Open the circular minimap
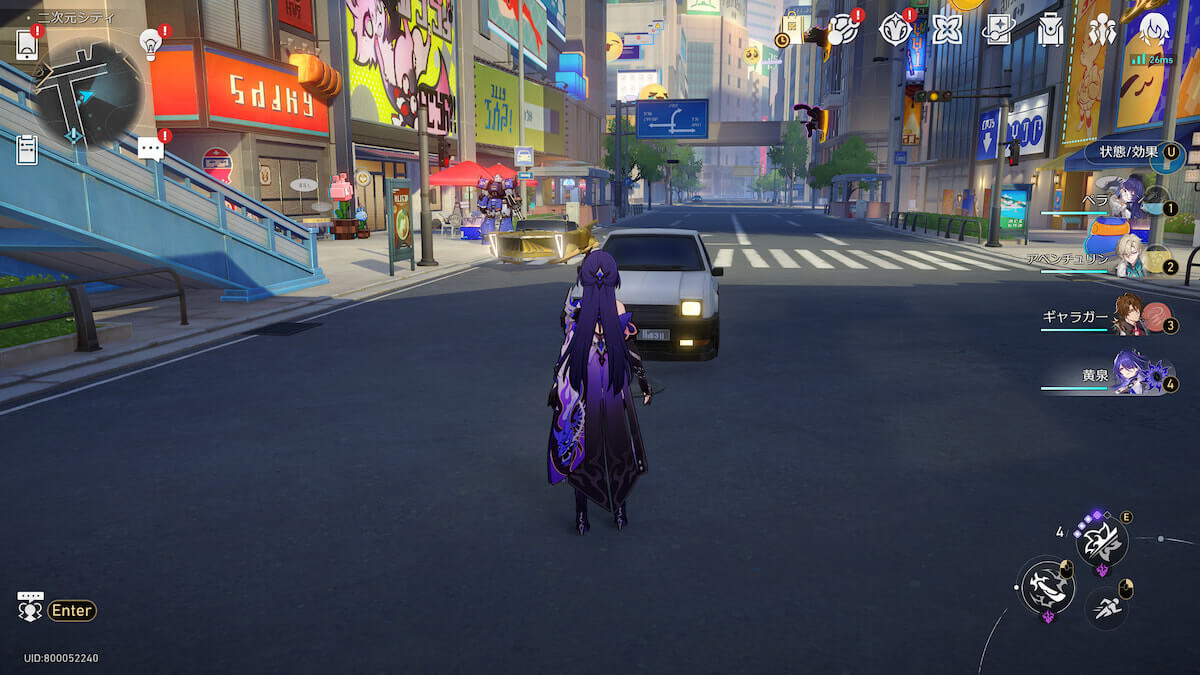Viewport: 1200px width, 675px height. tap(88, 92)
